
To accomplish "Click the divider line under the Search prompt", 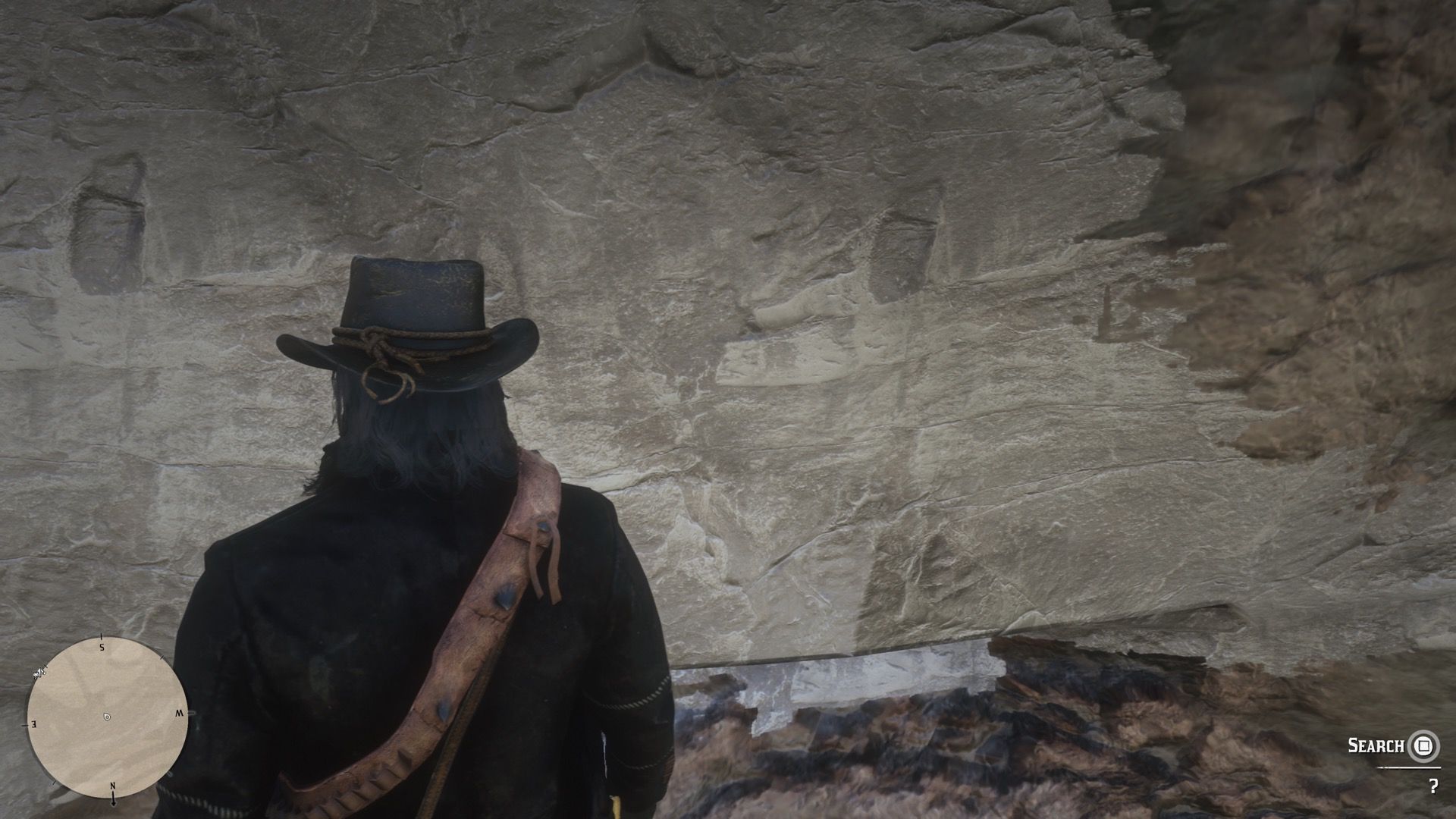I will tap(1409, 767).
